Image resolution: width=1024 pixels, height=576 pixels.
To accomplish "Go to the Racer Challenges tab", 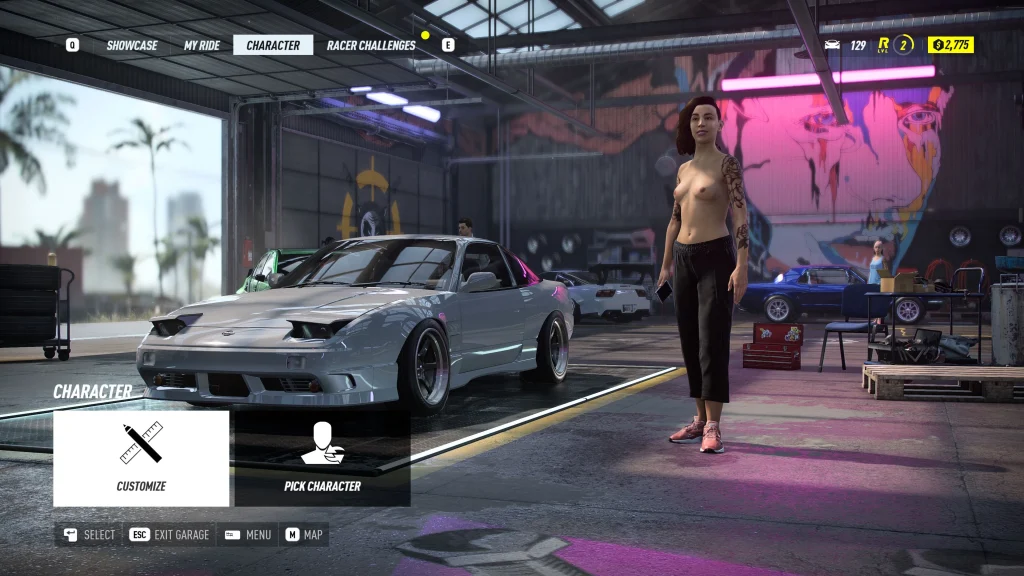I will pyautogui.click(x=371, y=45).
